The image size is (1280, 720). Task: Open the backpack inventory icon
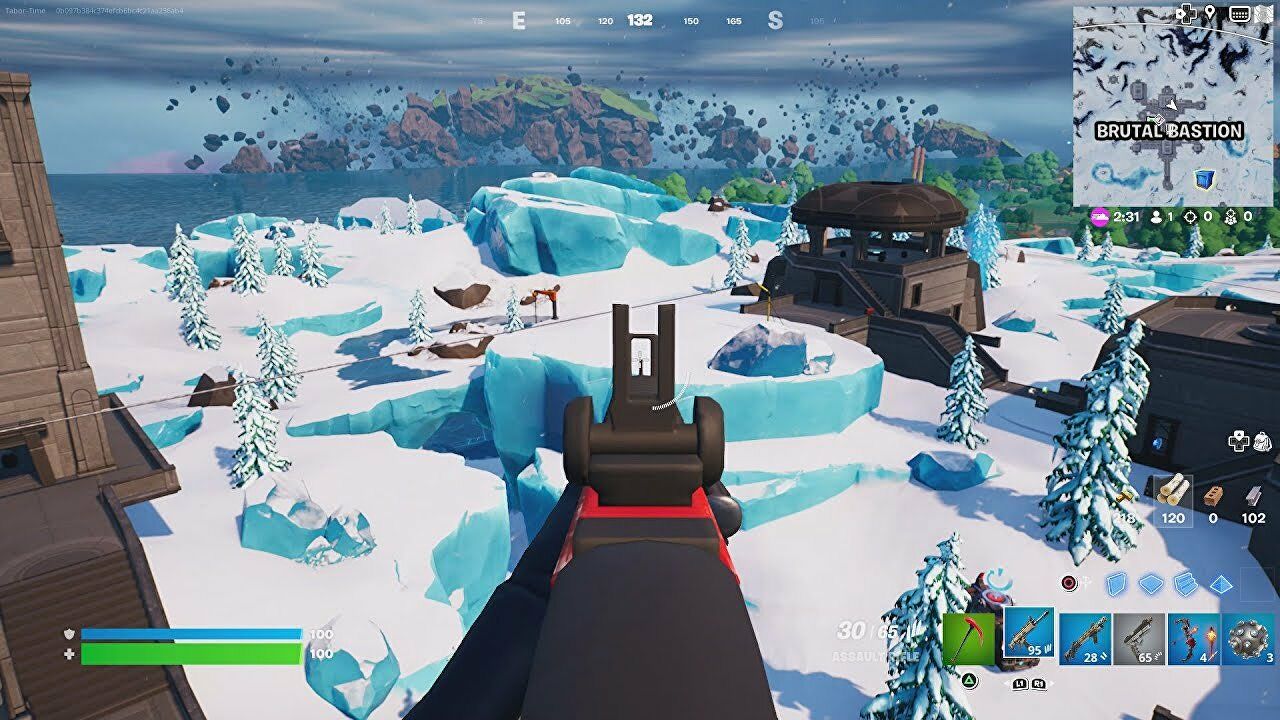(x=1262, y=442)
